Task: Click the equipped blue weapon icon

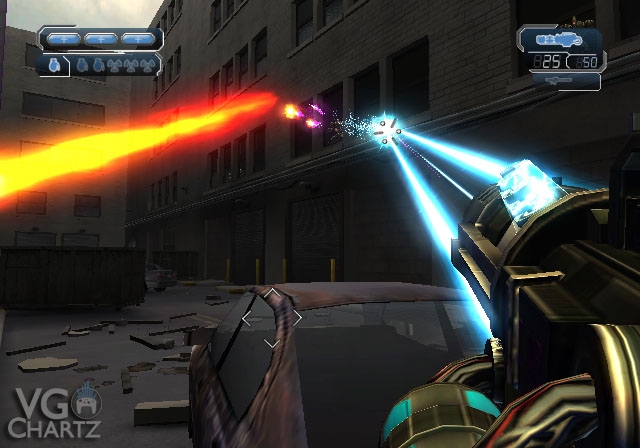Action: (559, 41)
